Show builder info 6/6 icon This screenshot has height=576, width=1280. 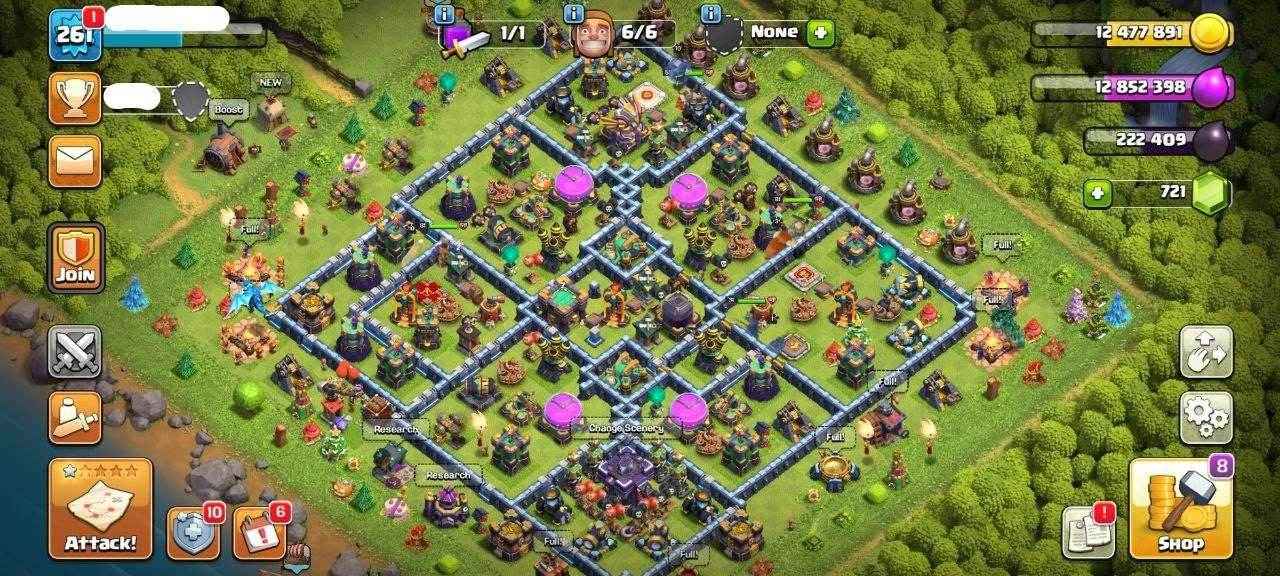coord(574,14)
